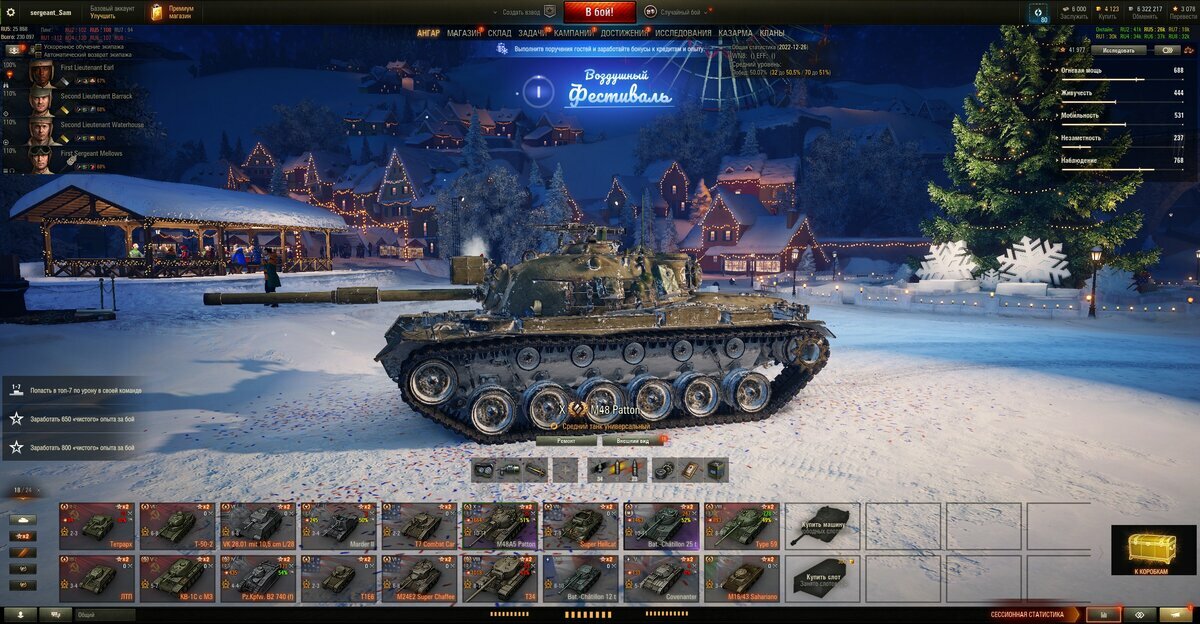The width and height of the screenshot is (1200, 624).
Task: Show the КЛАНЫ tab
Action: [772, 33]
